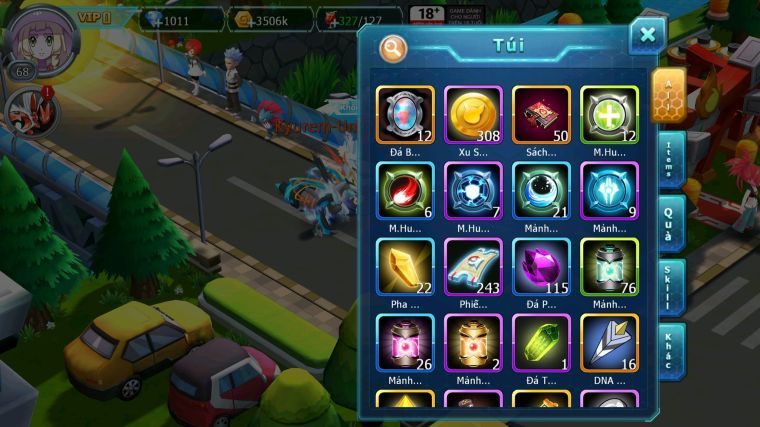Add more diamonds with the plus button
Viewport: 760px width, 427px height.
coord(155,20)
